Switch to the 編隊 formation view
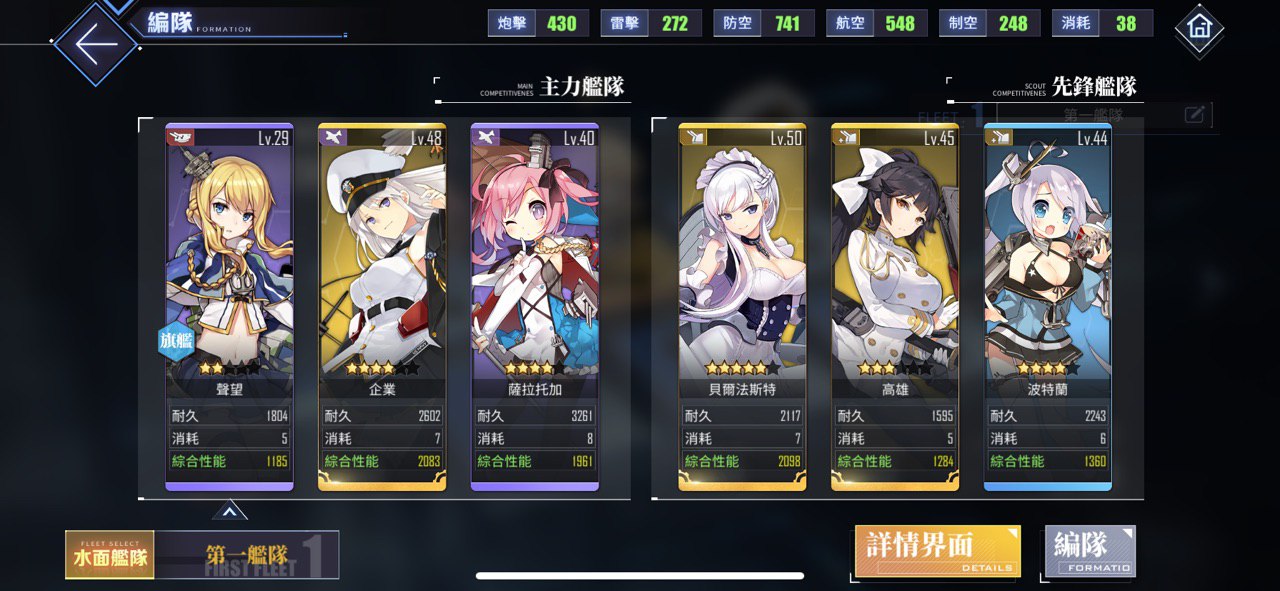 [1090, 551]
